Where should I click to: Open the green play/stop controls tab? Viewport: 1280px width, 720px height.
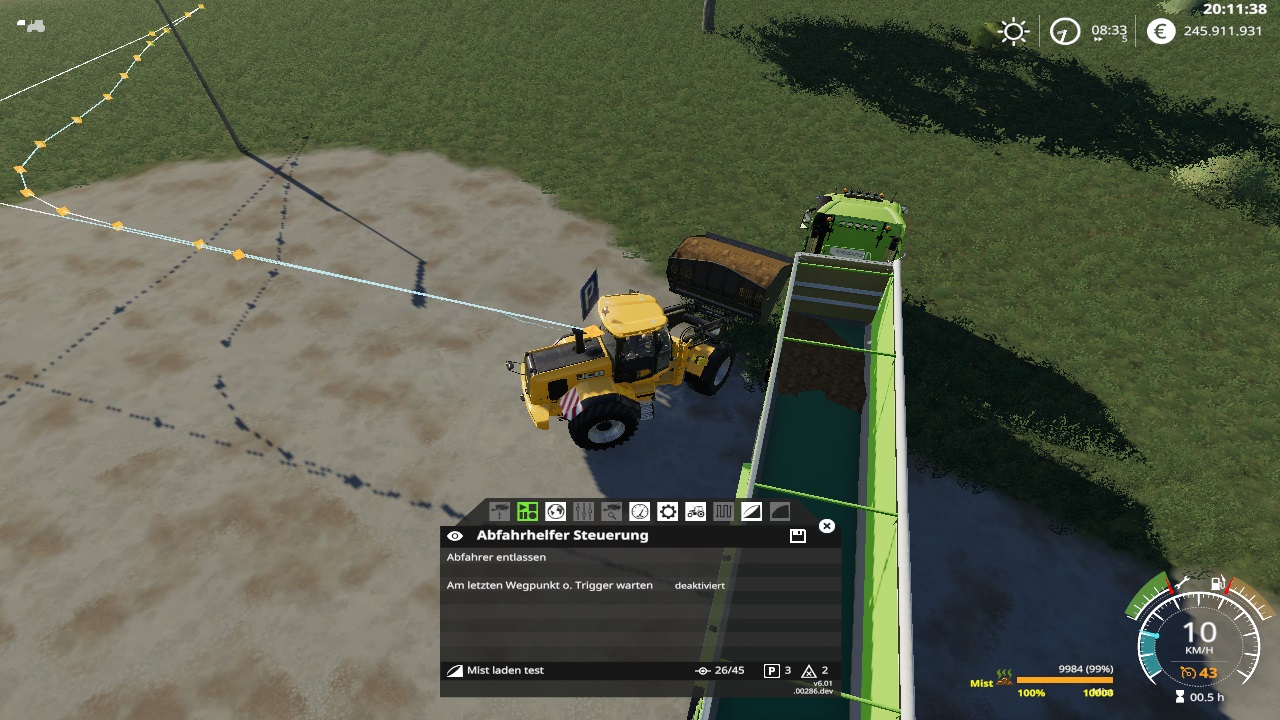coord(527,512)
